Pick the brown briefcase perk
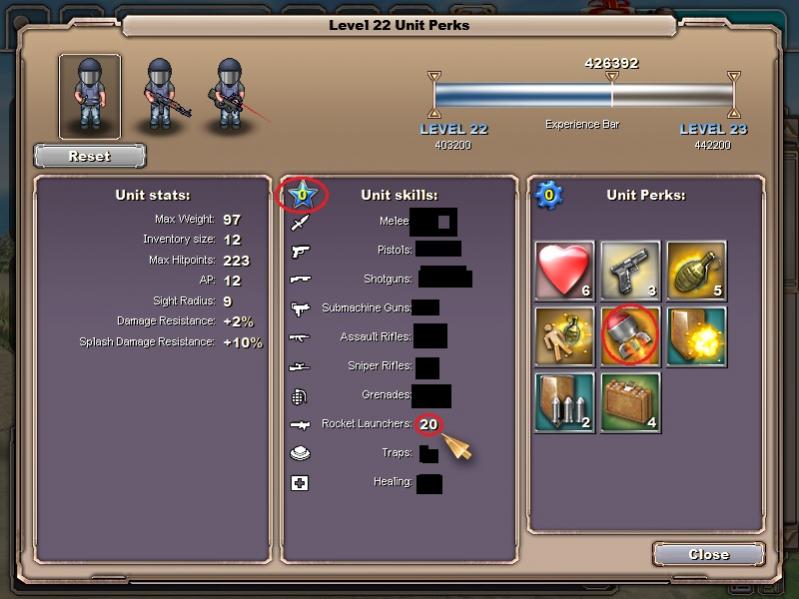This screenshot has height=599, width=799. click(x=630, y=402)
